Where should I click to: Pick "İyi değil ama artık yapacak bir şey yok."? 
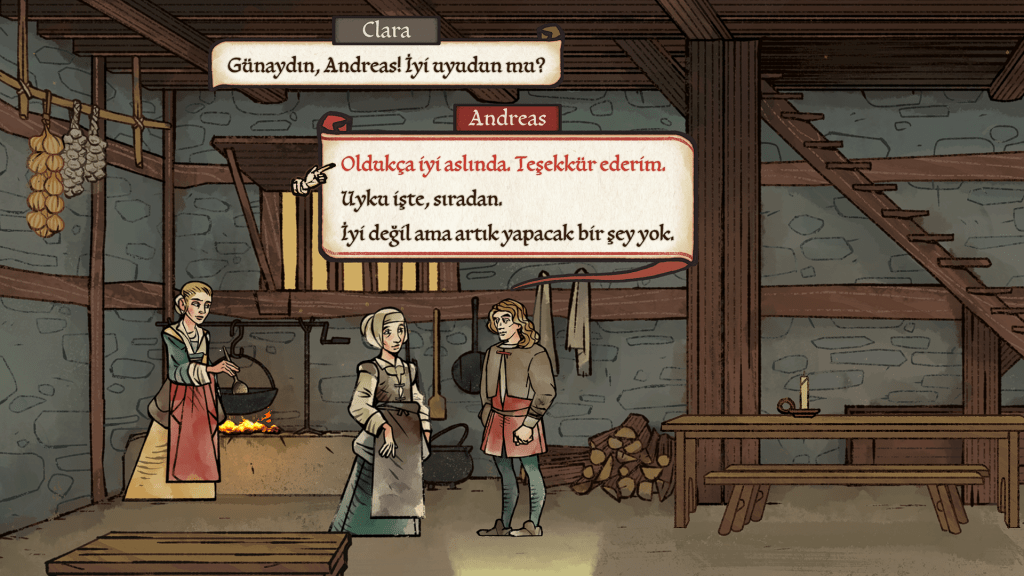(507, 235)
